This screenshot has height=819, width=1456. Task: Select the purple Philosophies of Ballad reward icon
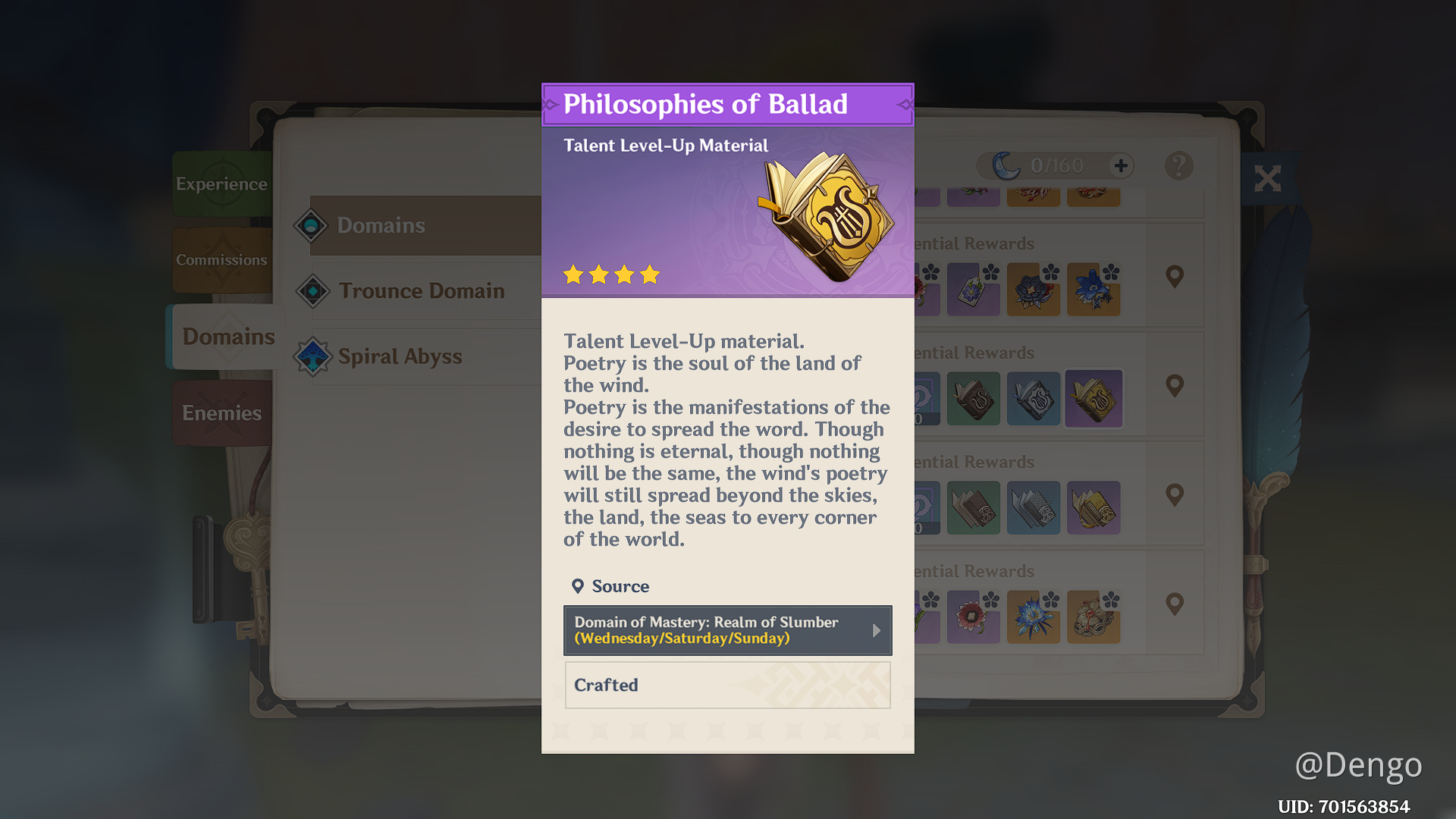pyautogui.click(x=1094, y=399)
